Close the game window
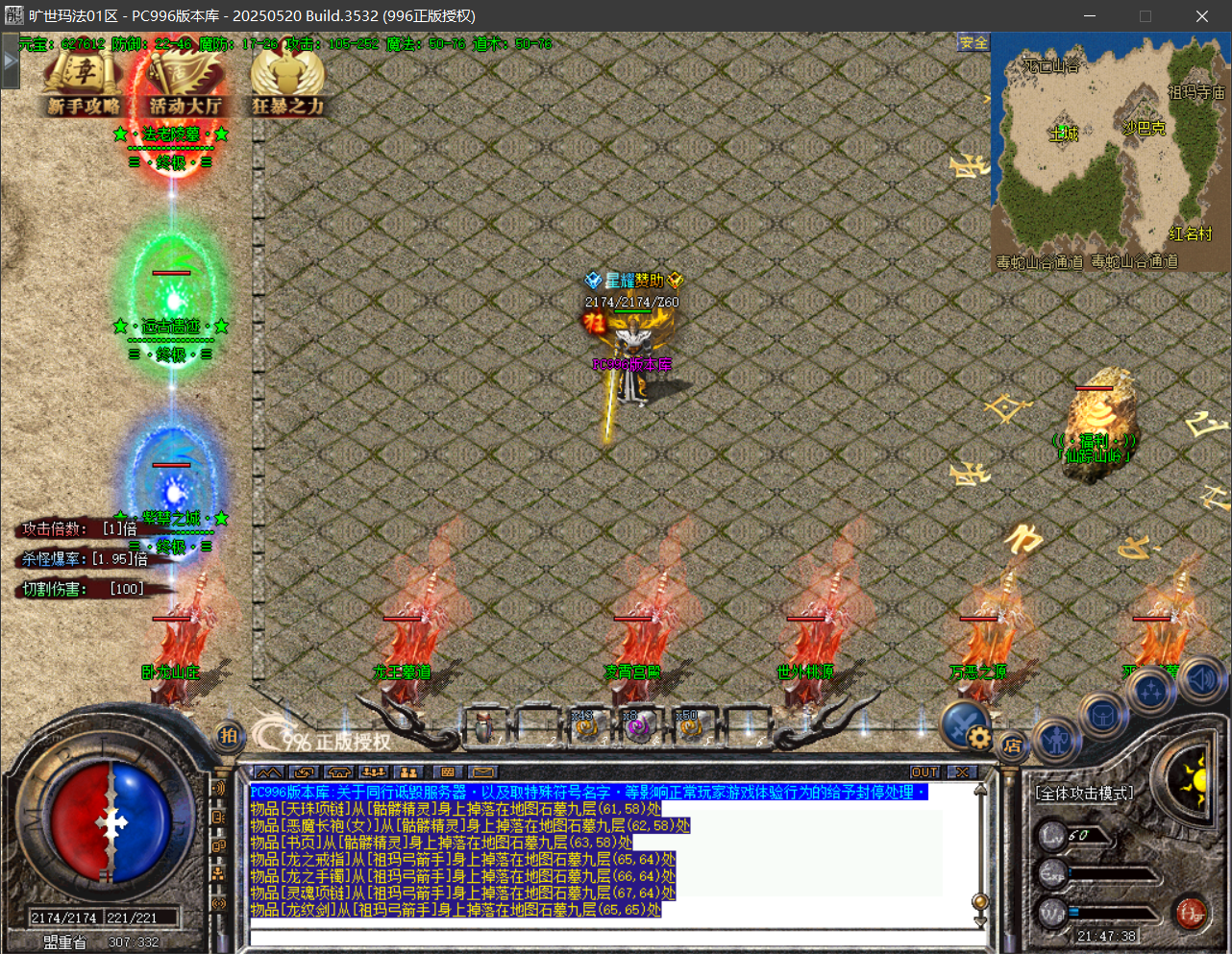This screenshot has height=954, width=1232. 1201,16
